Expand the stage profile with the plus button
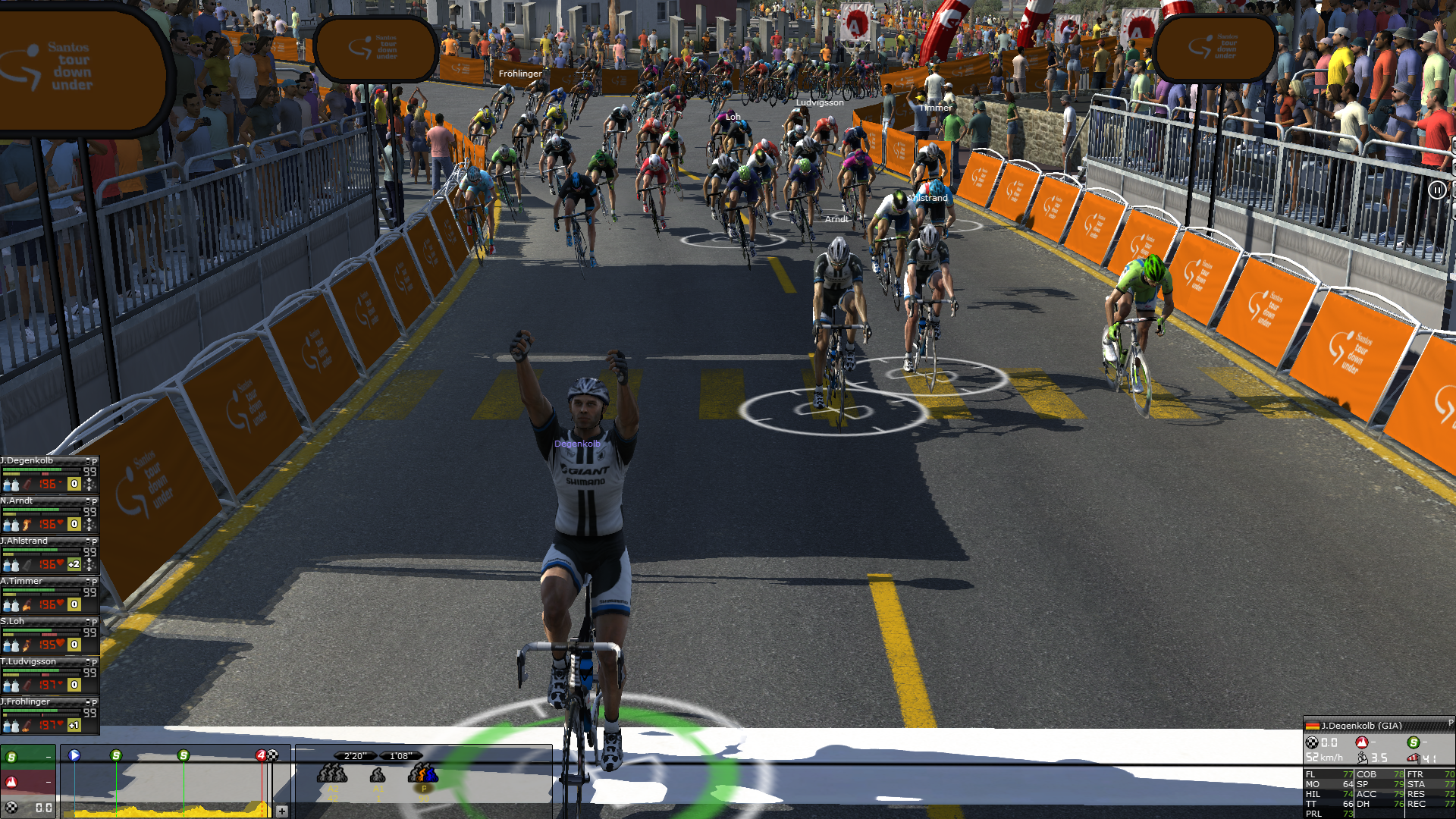The width and height of the screenshot is (1456, 819). [x=281, y=811]
